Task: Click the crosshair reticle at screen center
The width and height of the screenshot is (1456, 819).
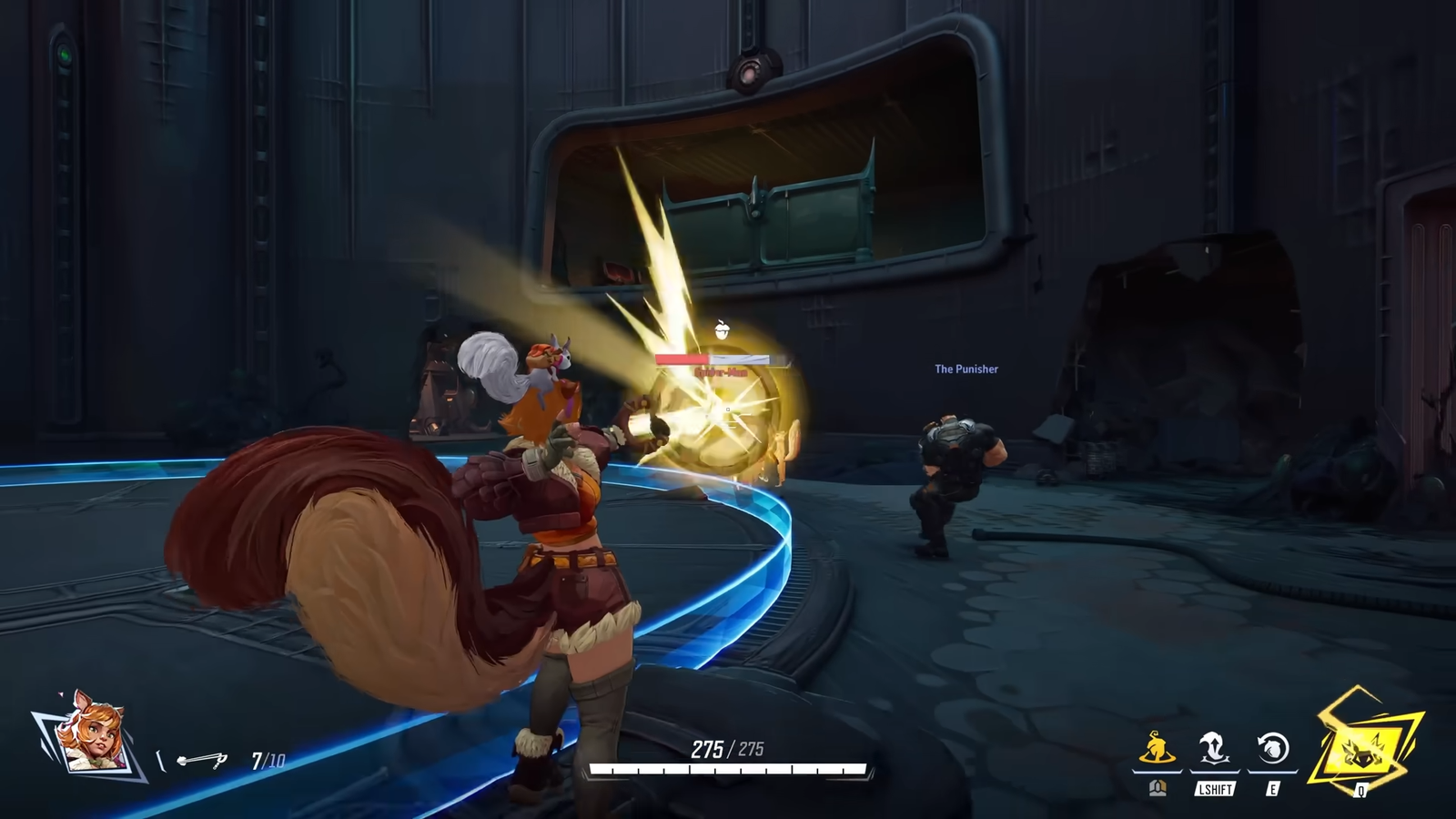Action: click(728, 409)
